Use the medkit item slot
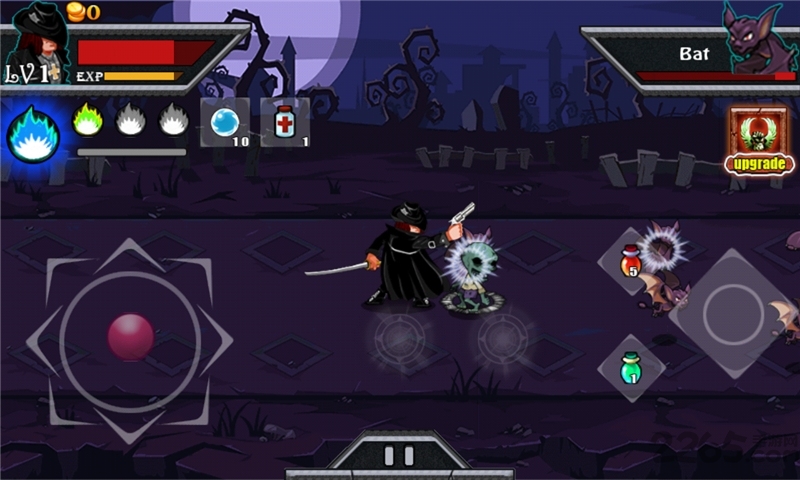The image size is (800, 480). [x=285, y=123]
